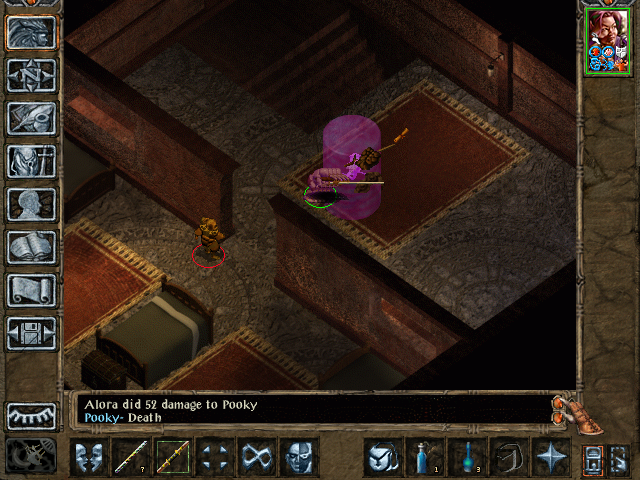640x480 pixels.
Task: Use the potion quick slot showing 3
Action: [x=465, y=458]
